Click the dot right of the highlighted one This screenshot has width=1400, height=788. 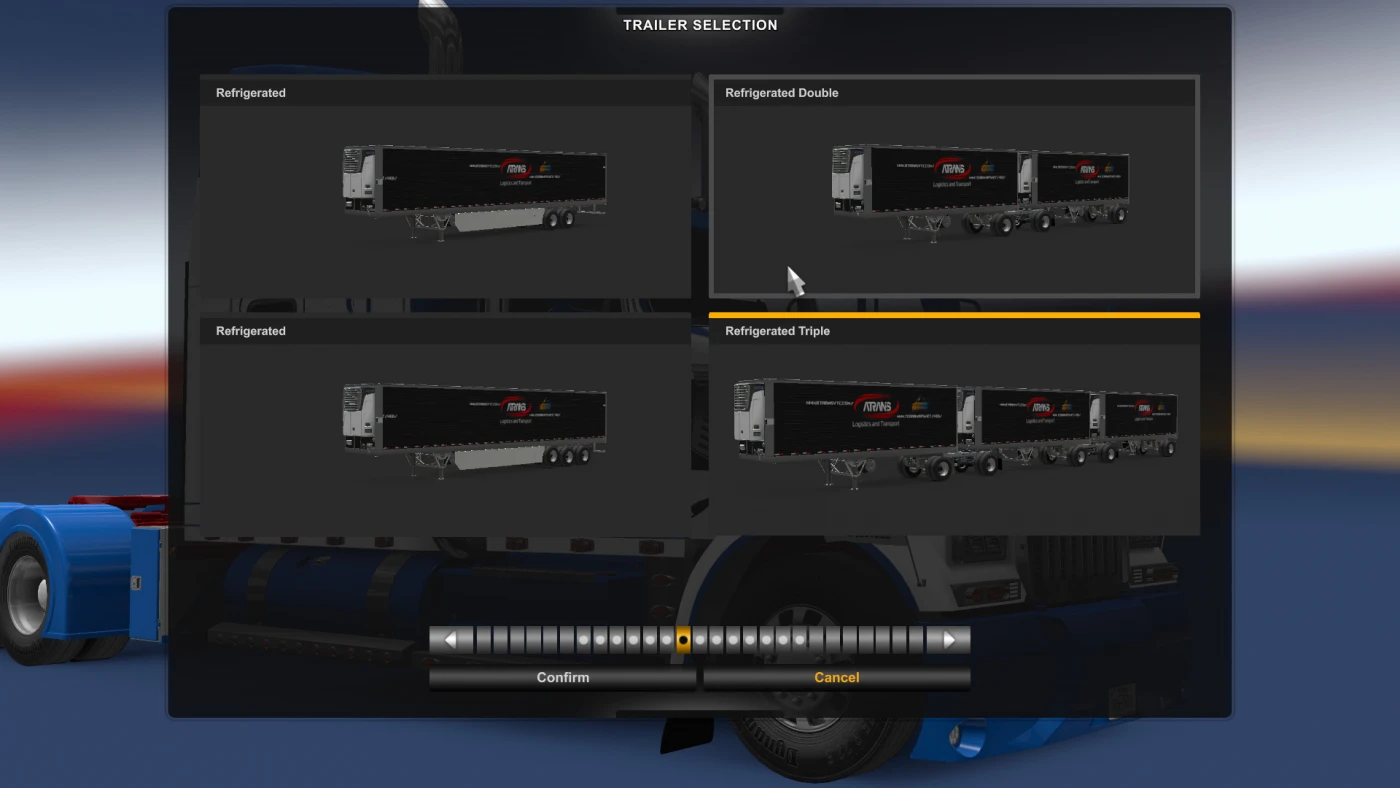pyautogui.click(x=699, y=639)
